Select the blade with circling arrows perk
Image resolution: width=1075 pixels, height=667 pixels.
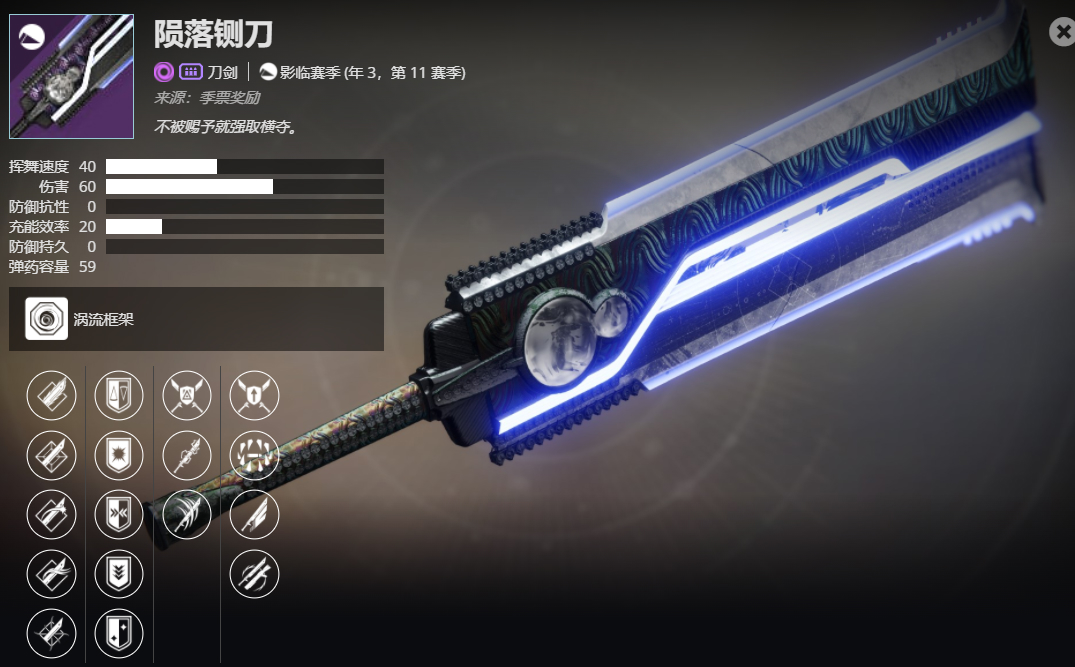[x=255, y=574]
